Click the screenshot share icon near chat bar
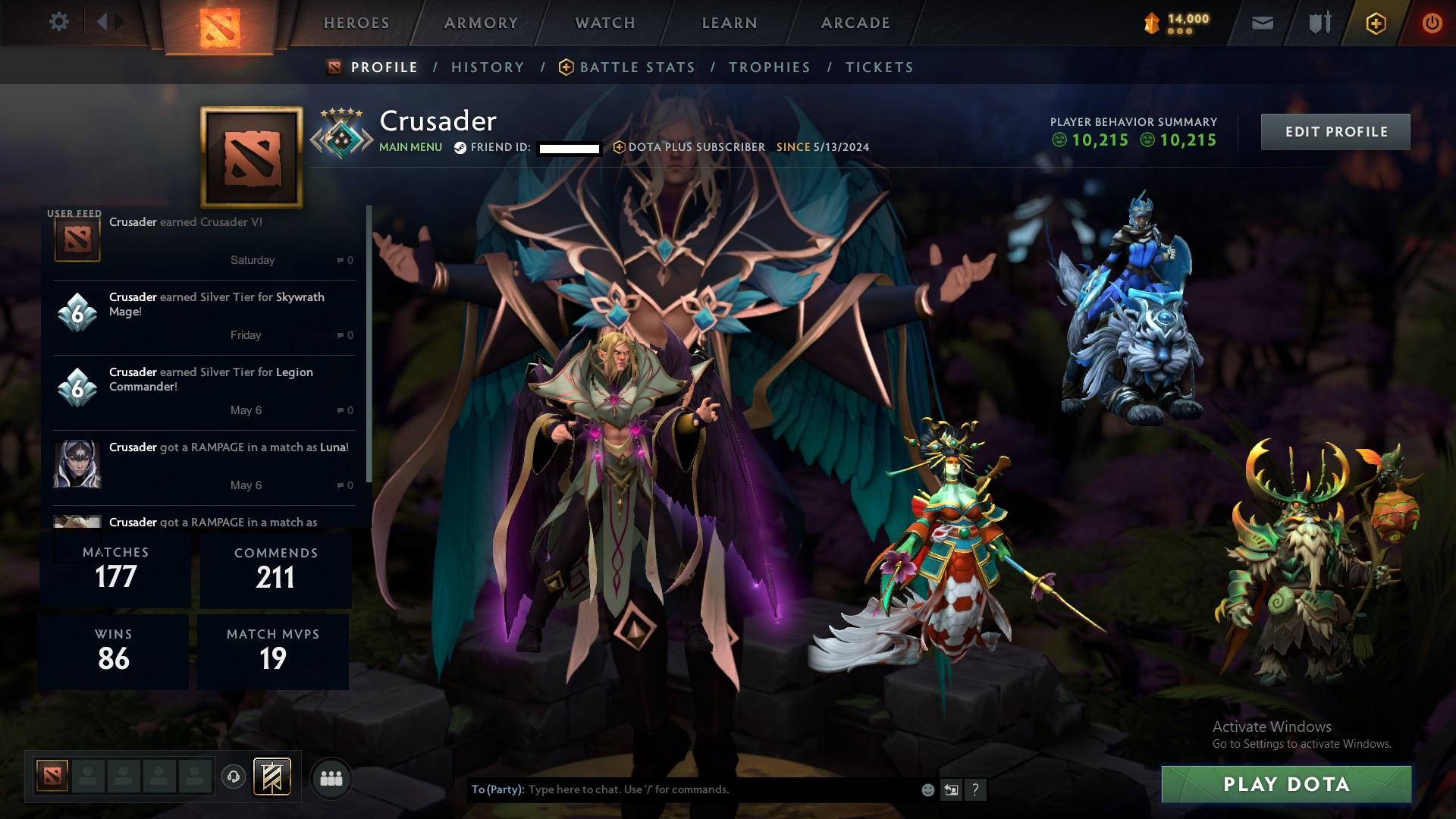This screenshot has width=1456, height=819. point(952,789)
